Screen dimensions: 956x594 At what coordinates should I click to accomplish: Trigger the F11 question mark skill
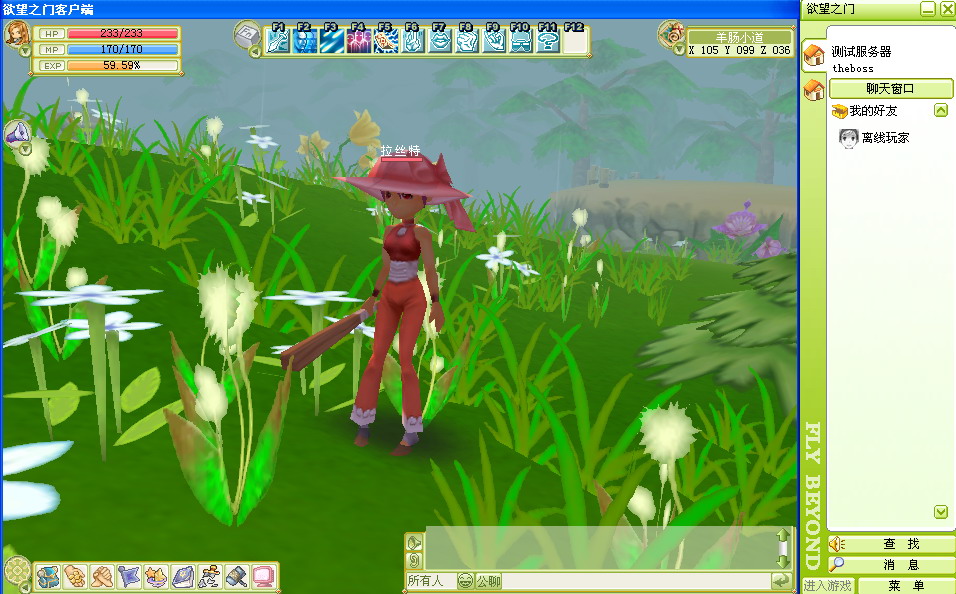(547, 41)
